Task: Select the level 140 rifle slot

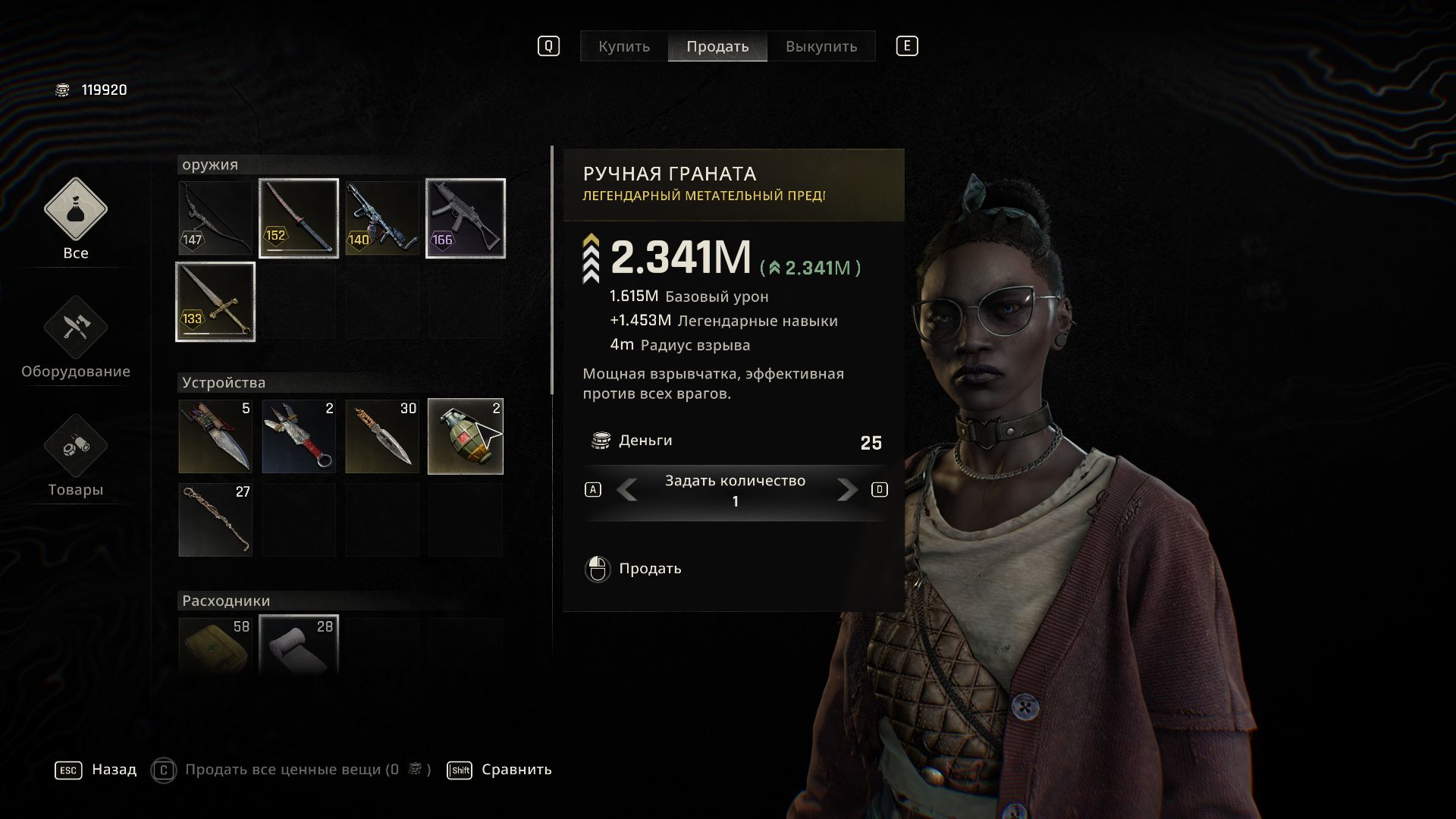Action: point(382,218)
